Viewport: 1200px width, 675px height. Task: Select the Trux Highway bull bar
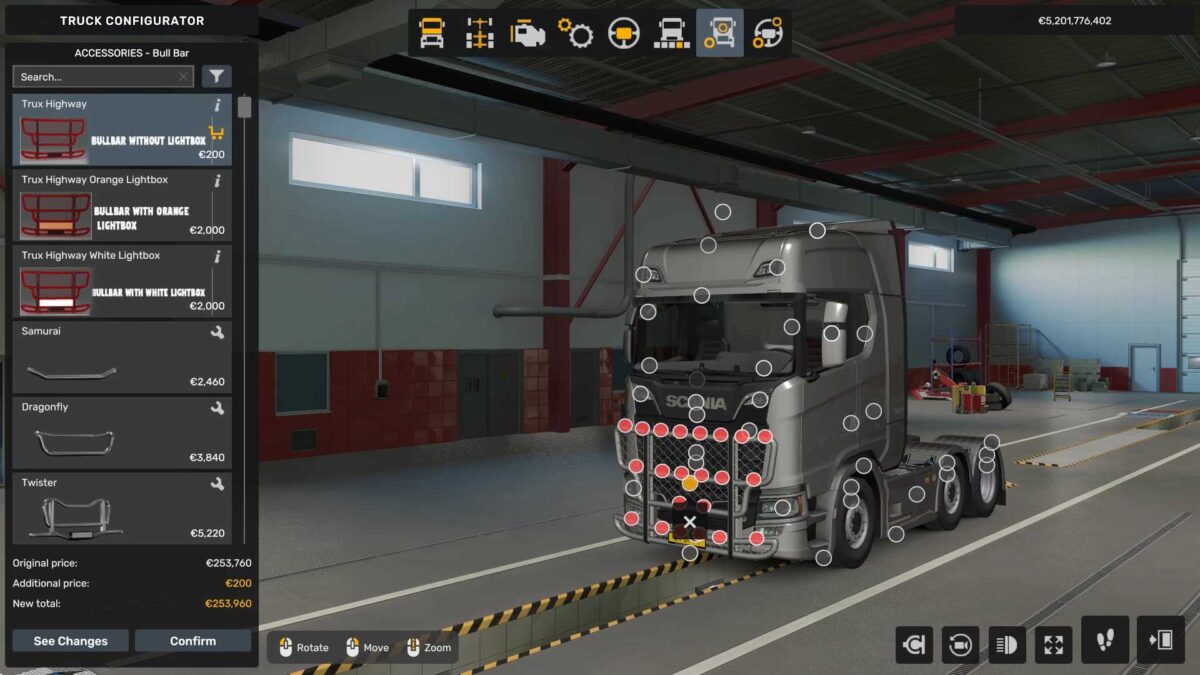[x=120, y=130]
